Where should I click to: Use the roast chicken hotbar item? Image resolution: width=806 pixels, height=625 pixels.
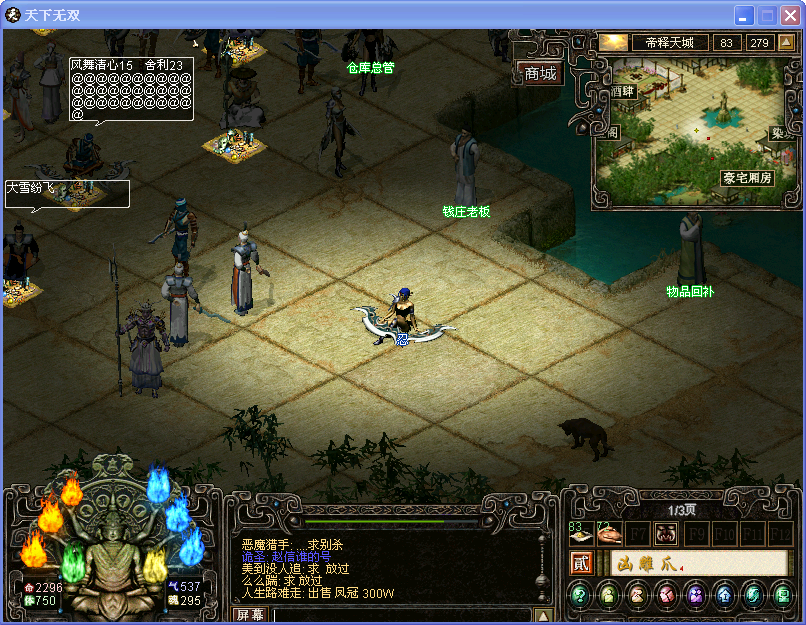[609, 534]
